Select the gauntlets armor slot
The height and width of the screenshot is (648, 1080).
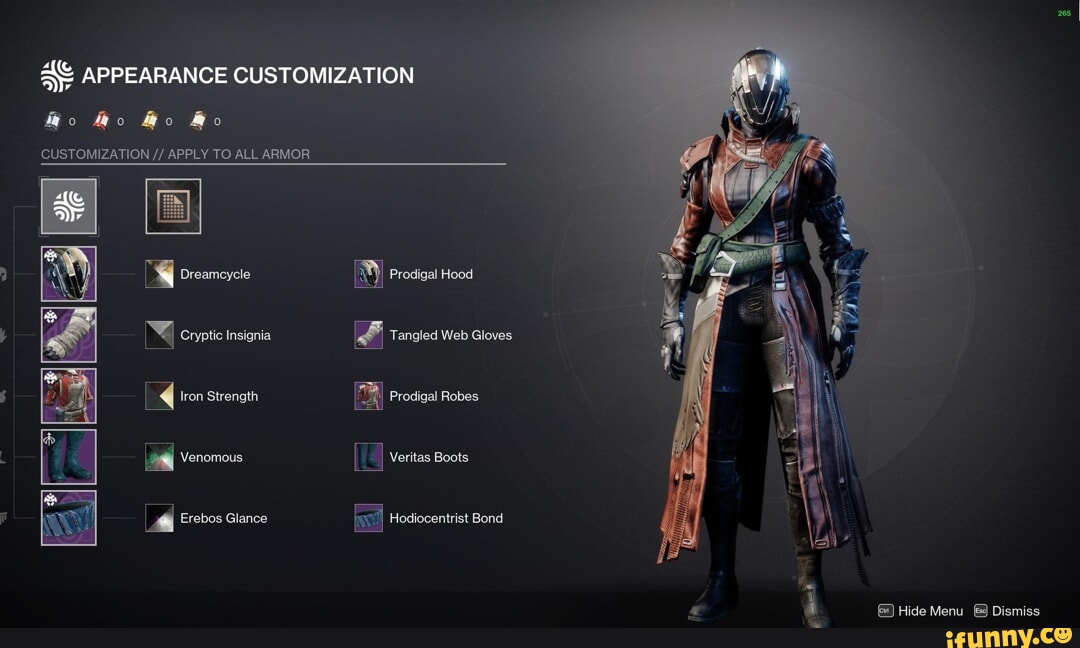tap(69, 335)
